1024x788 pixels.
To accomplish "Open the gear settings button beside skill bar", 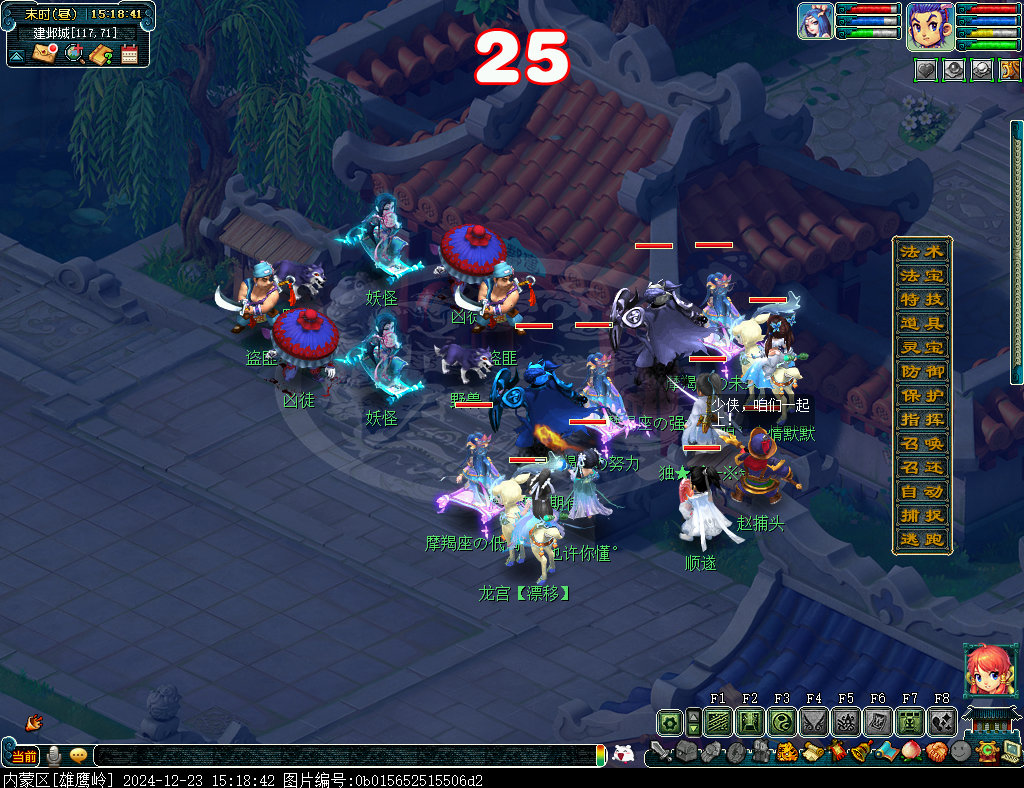I will 669,722.
